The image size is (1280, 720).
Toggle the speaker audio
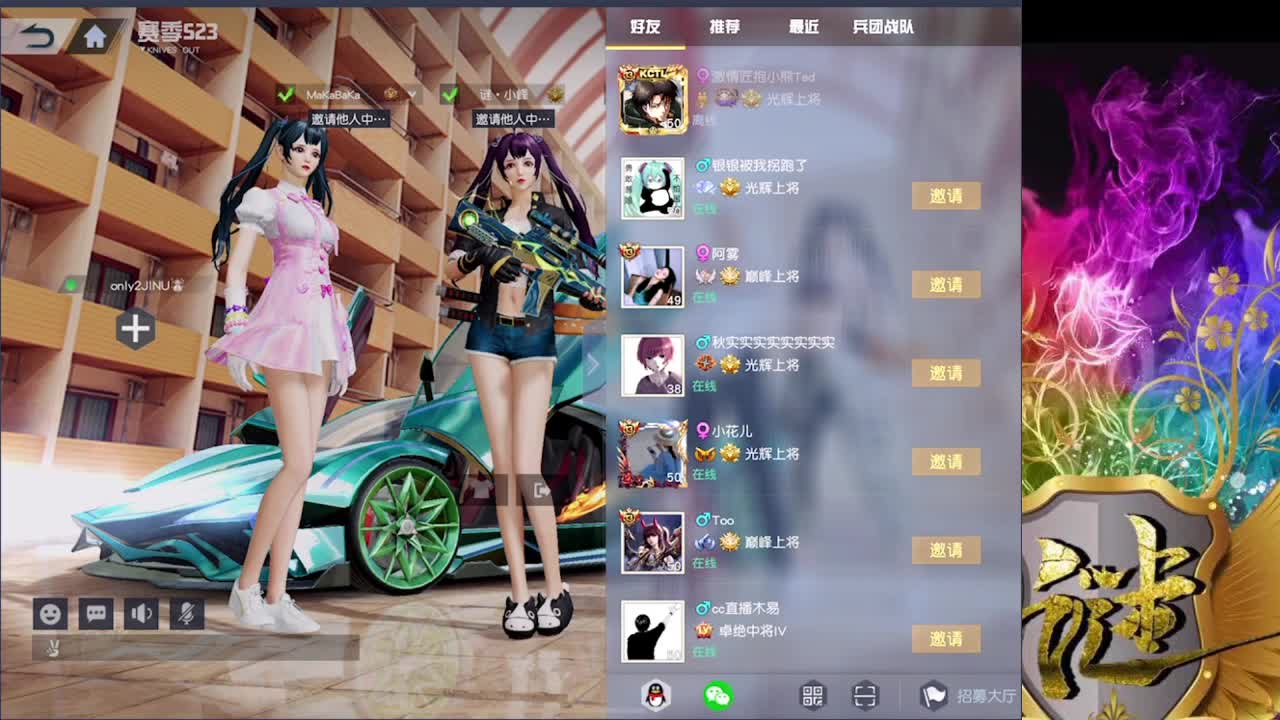pyautogui.click(x=142, y=614)
